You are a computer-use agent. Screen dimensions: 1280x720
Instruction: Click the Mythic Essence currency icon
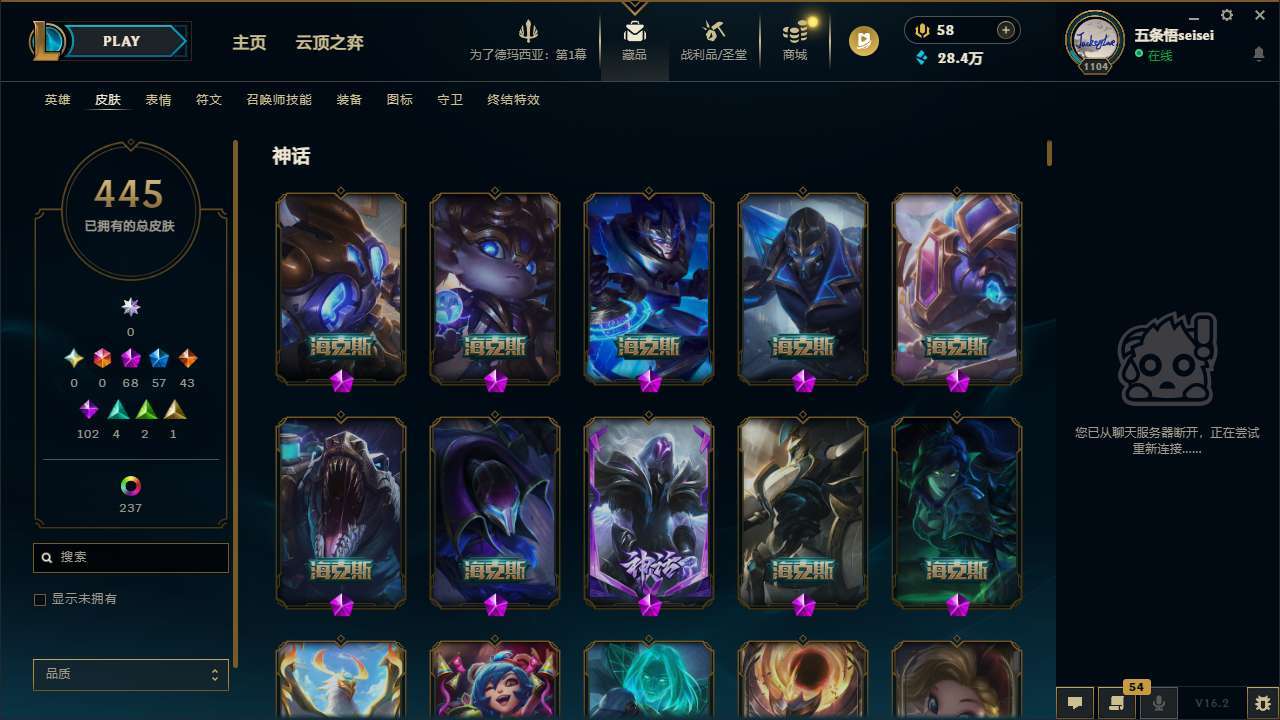923,30
